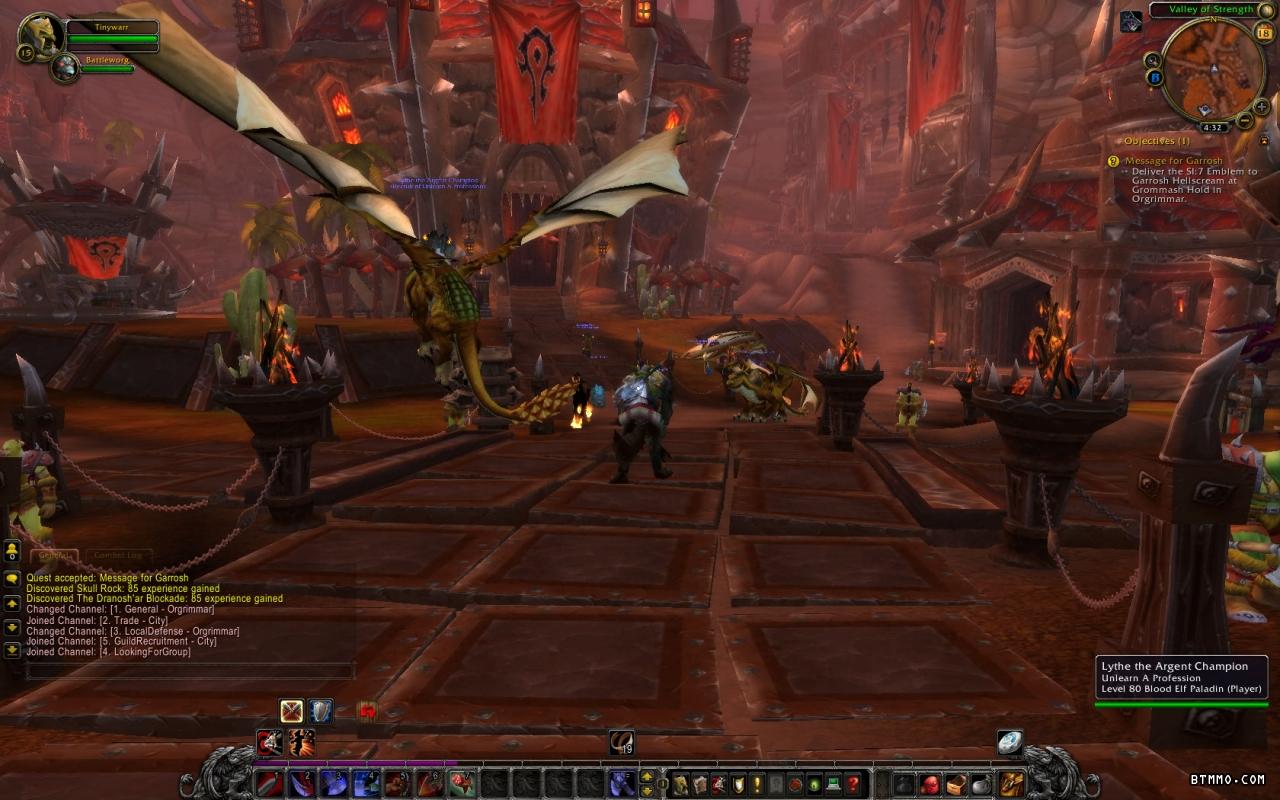Screen dimensions: 1280x800
Task: Toggle the minimap tracking magnifier button
Action: point(1152,60)
